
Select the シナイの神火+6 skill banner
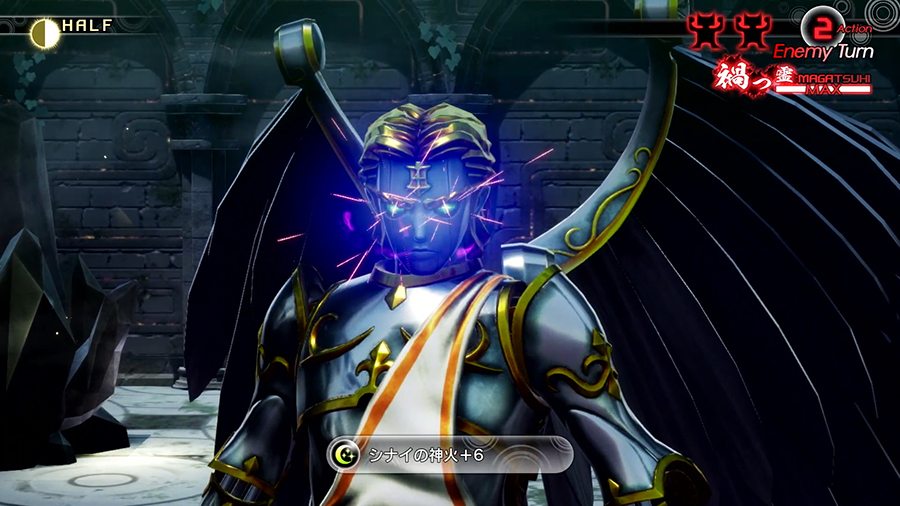(450, 454)
